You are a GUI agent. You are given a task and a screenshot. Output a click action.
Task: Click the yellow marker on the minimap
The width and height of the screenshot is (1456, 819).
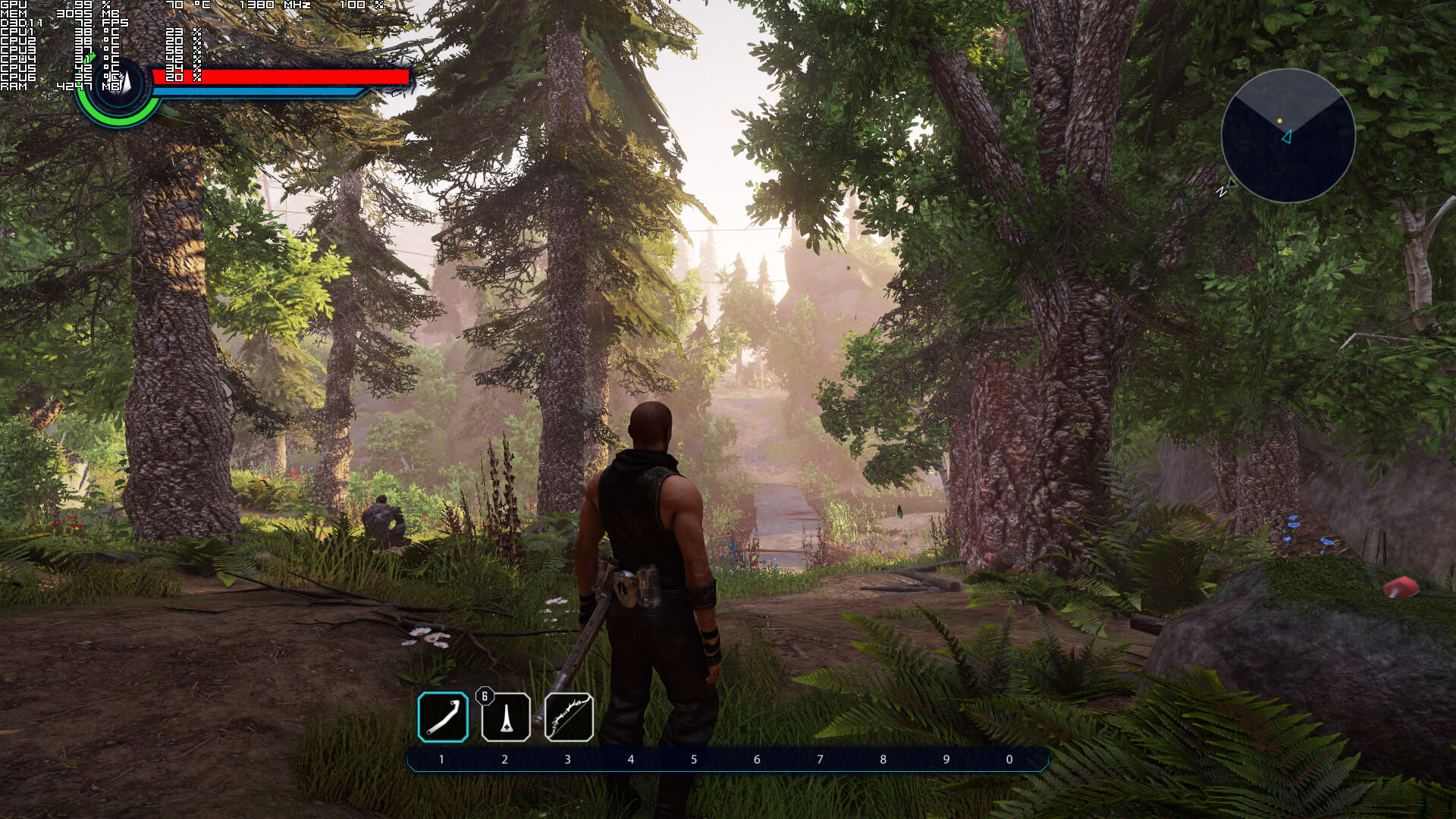pos(1279,121)
